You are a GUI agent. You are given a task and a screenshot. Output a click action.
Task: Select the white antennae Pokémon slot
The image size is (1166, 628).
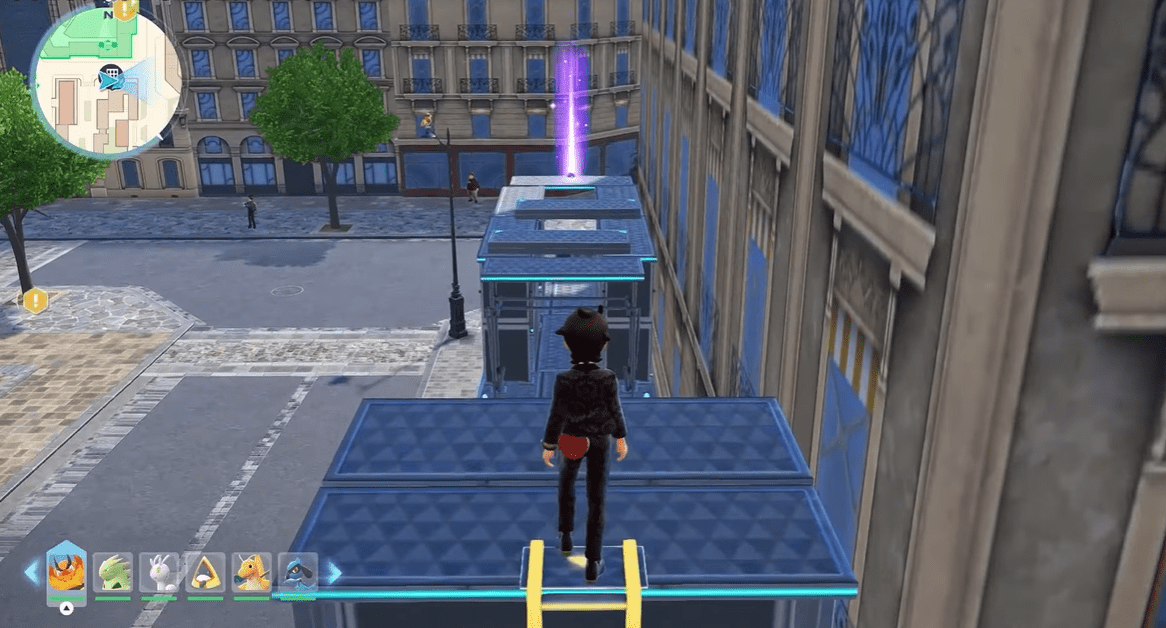tap(159, 572)
